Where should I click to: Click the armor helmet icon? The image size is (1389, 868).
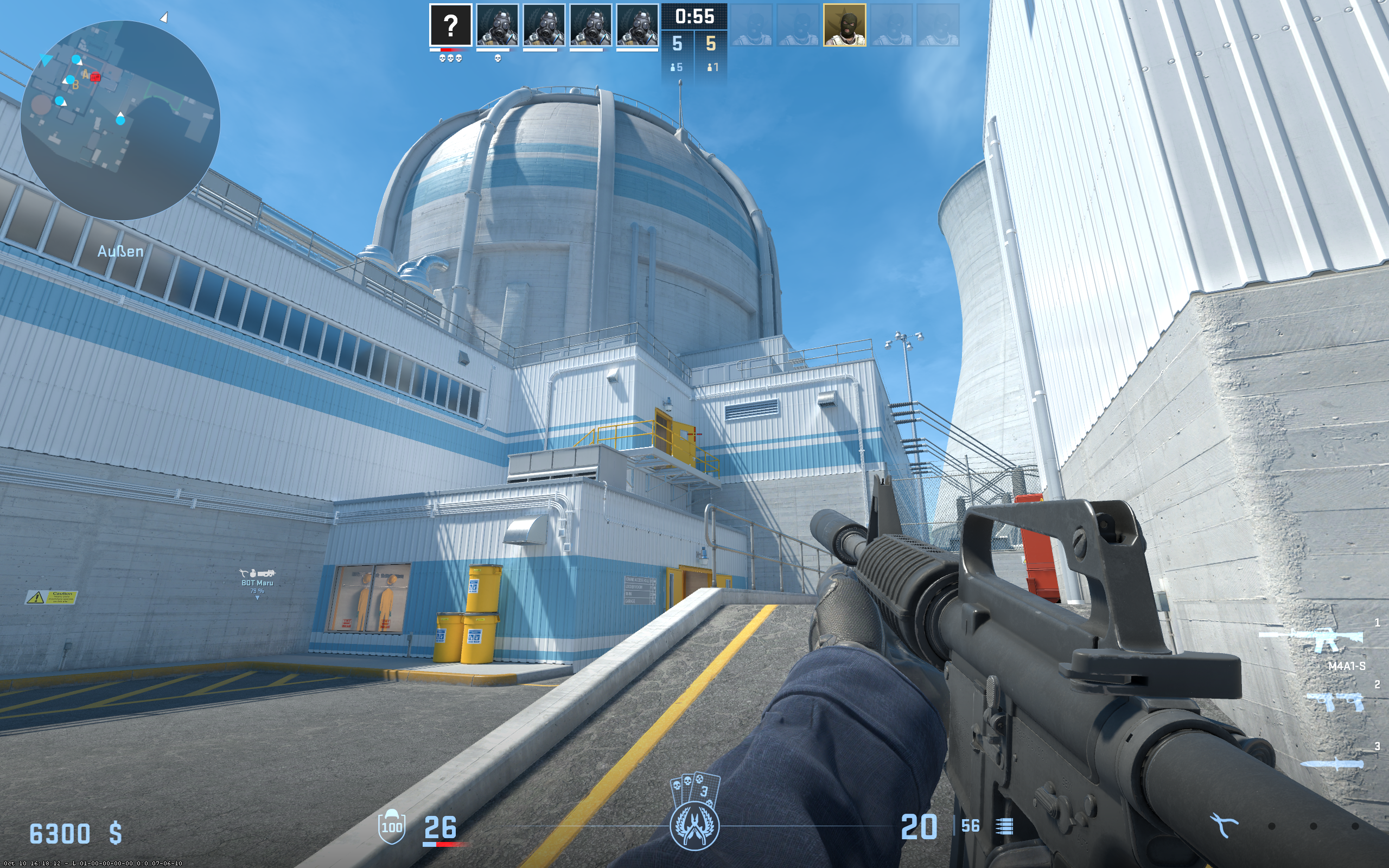[x=391, y=826]
